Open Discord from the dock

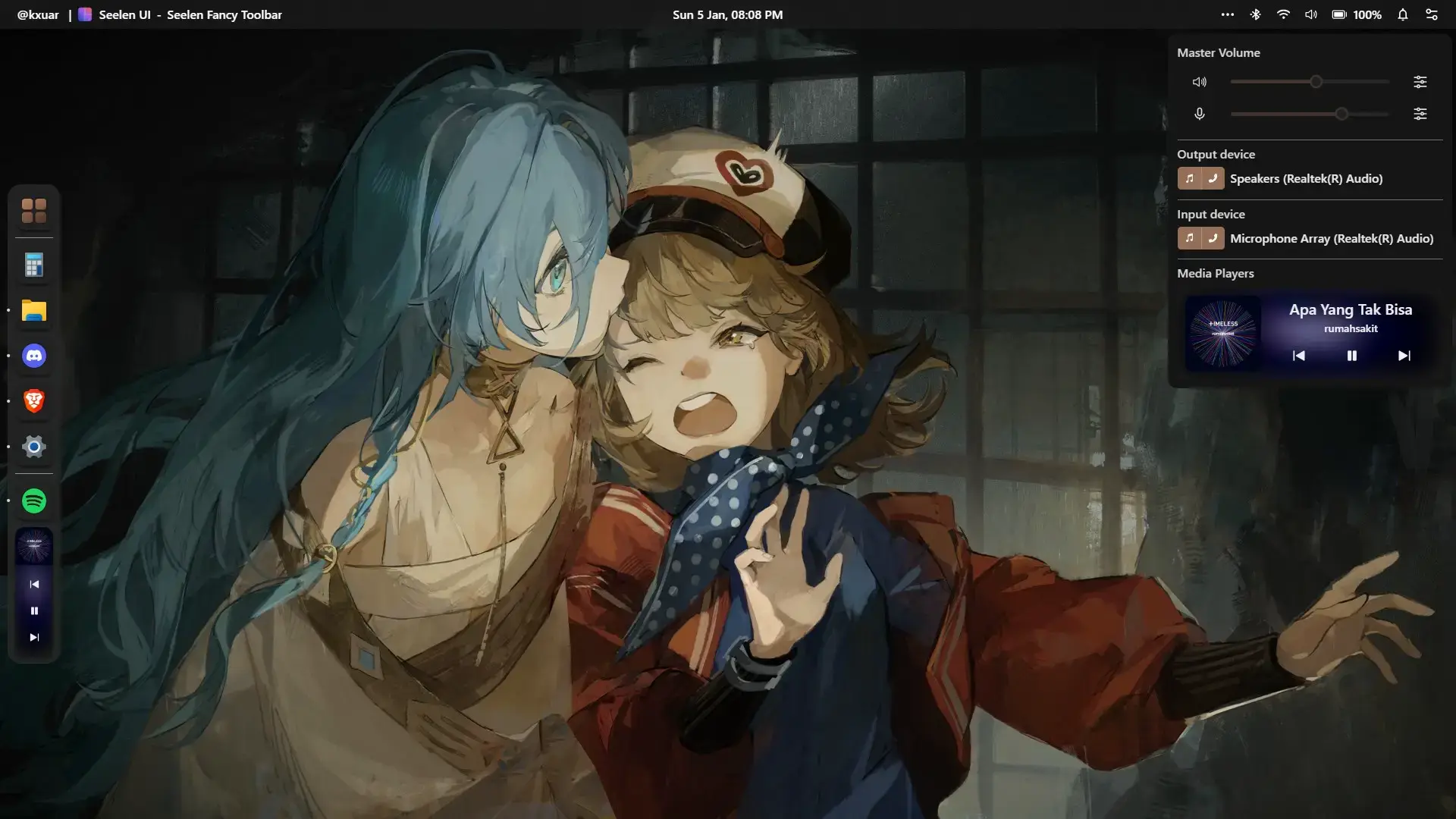tap(33, 356)
